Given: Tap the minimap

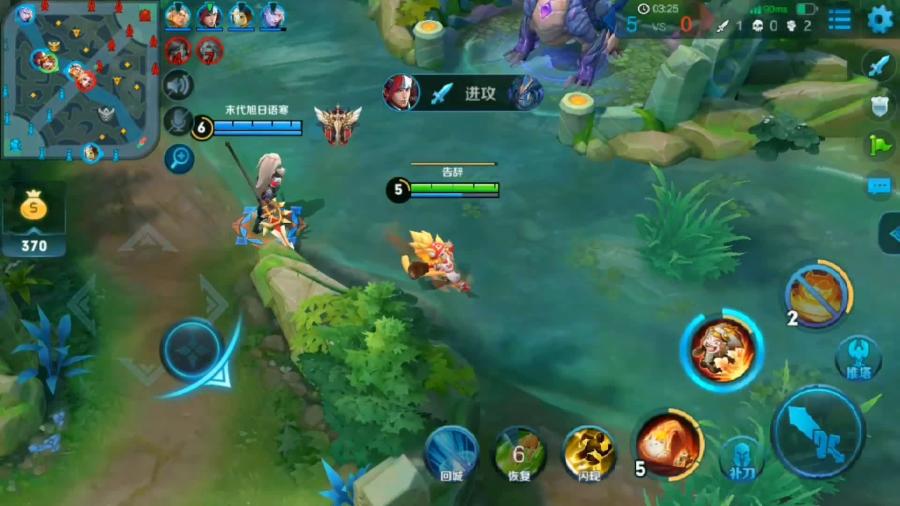Looking at the screenshot, I should click(x=80, y=80).
